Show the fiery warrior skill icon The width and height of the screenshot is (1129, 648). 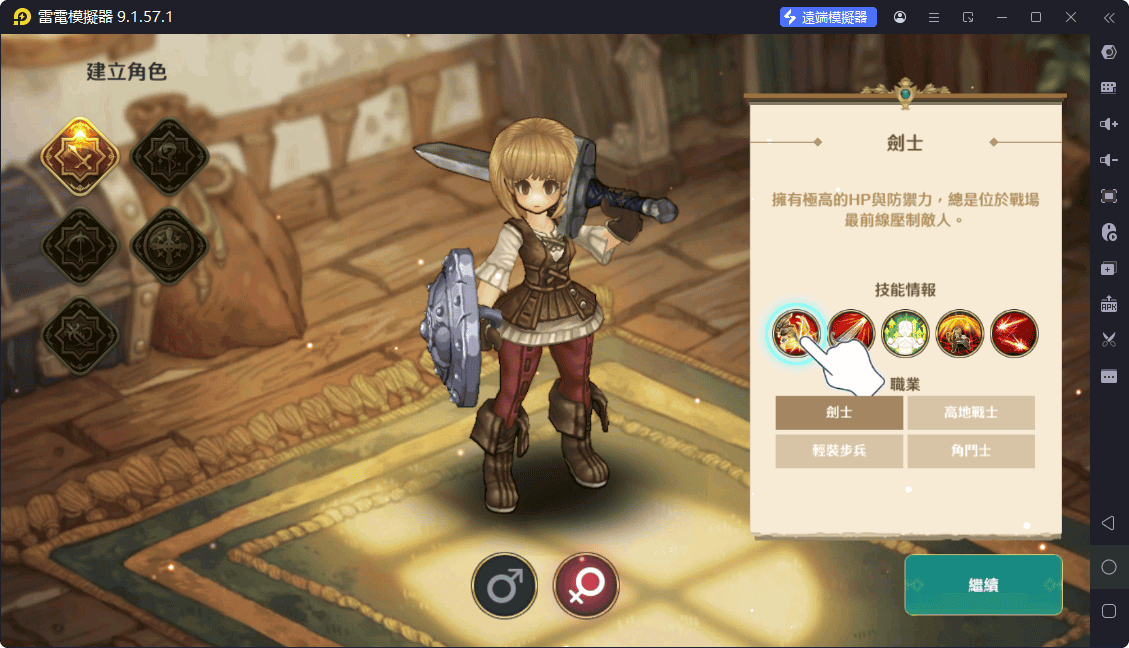[960, 333]
